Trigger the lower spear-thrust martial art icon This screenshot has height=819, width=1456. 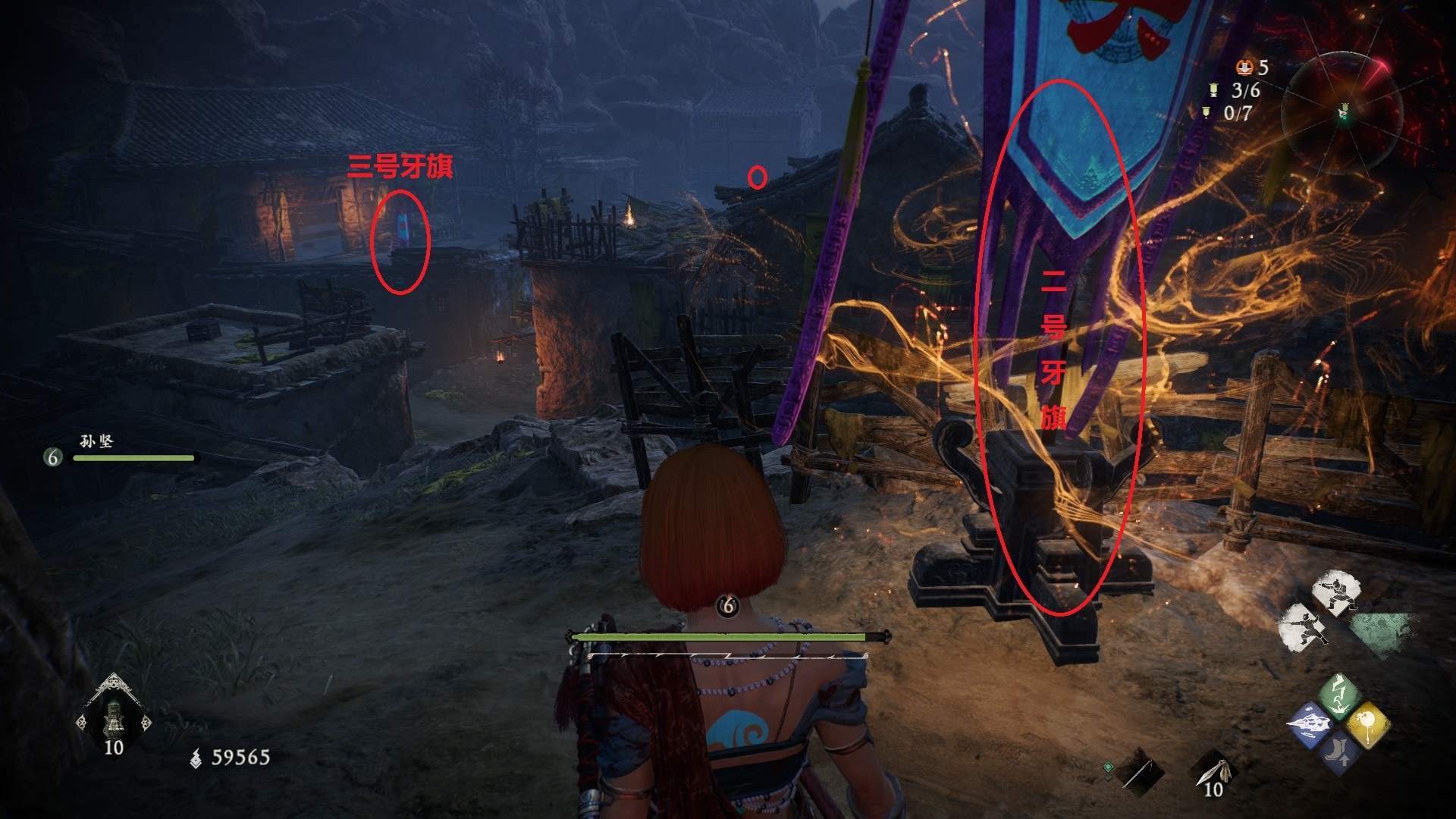coord(1303,627)
